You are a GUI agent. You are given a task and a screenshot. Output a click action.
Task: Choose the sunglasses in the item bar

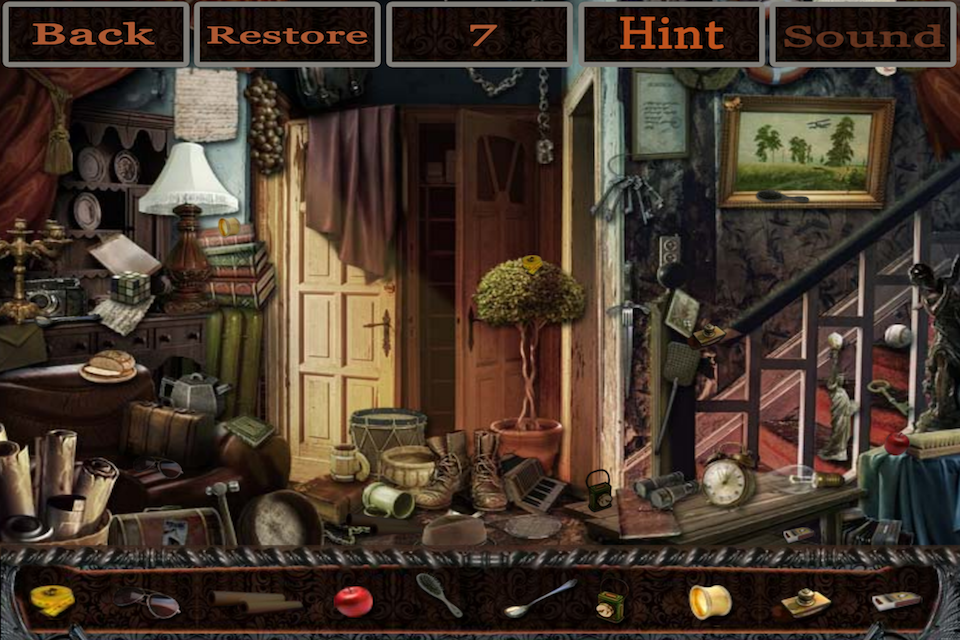click(146, 601)
